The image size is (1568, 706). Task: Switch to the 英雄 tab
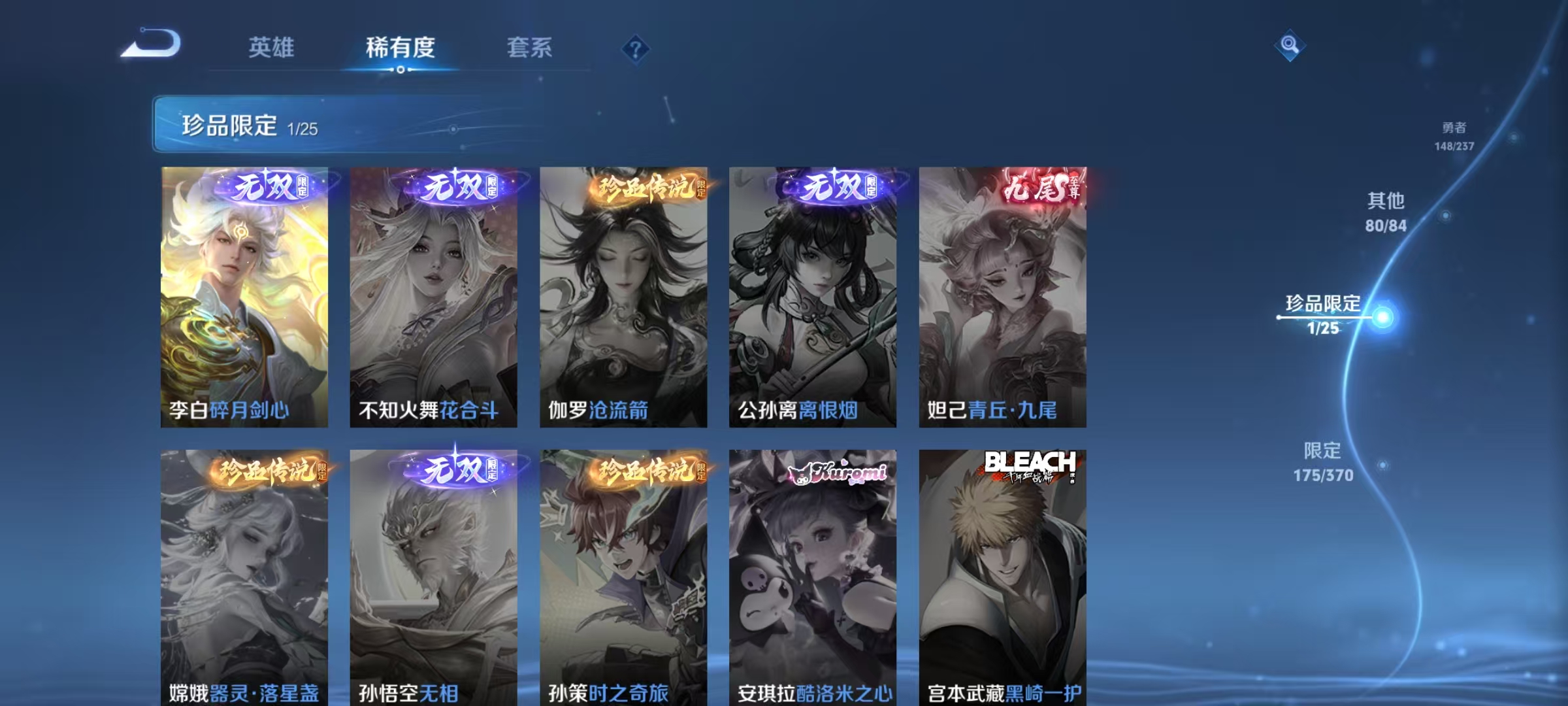[271, 48]
